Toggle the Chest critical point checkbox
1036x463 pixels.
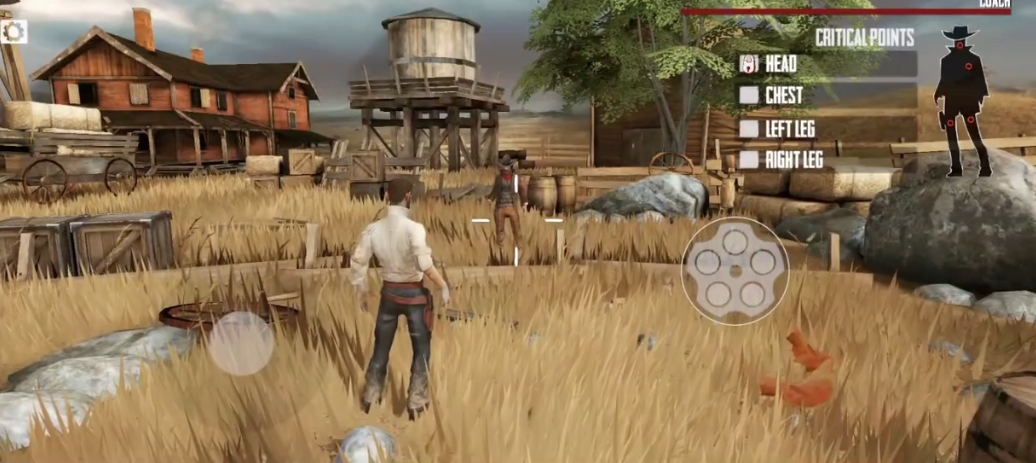click(x=749, y=96)
